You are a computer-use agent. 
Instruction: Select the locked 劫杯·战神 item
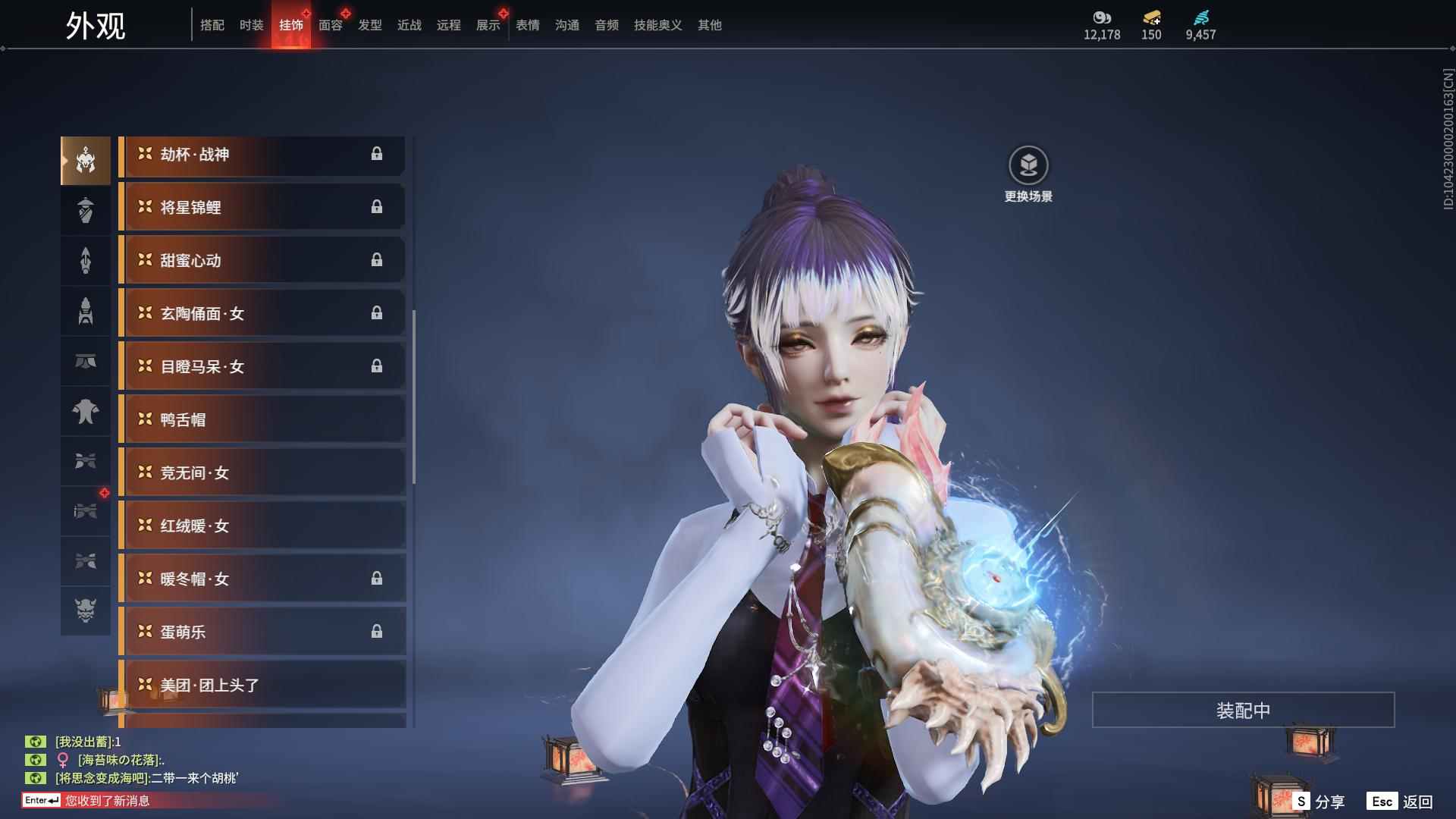point(262,155)
